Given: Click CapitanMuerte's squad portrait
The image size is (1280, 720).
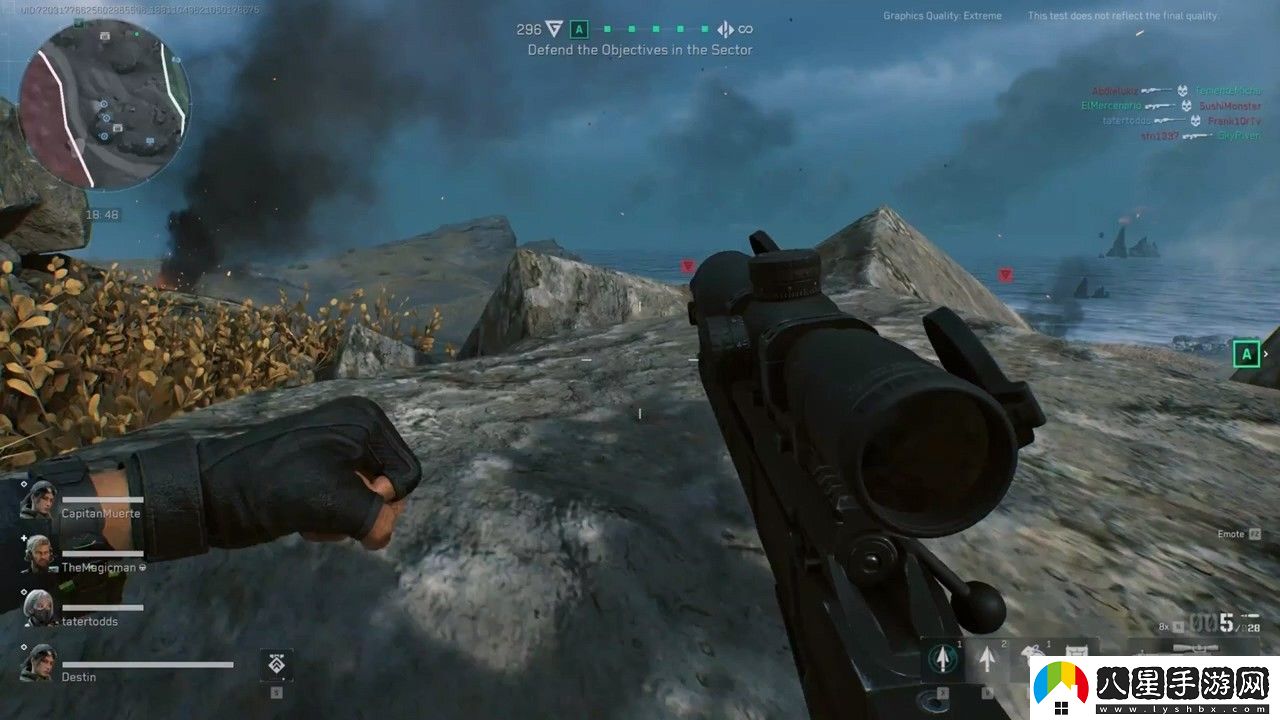Looking at the screenshot, I should point(39,499).
